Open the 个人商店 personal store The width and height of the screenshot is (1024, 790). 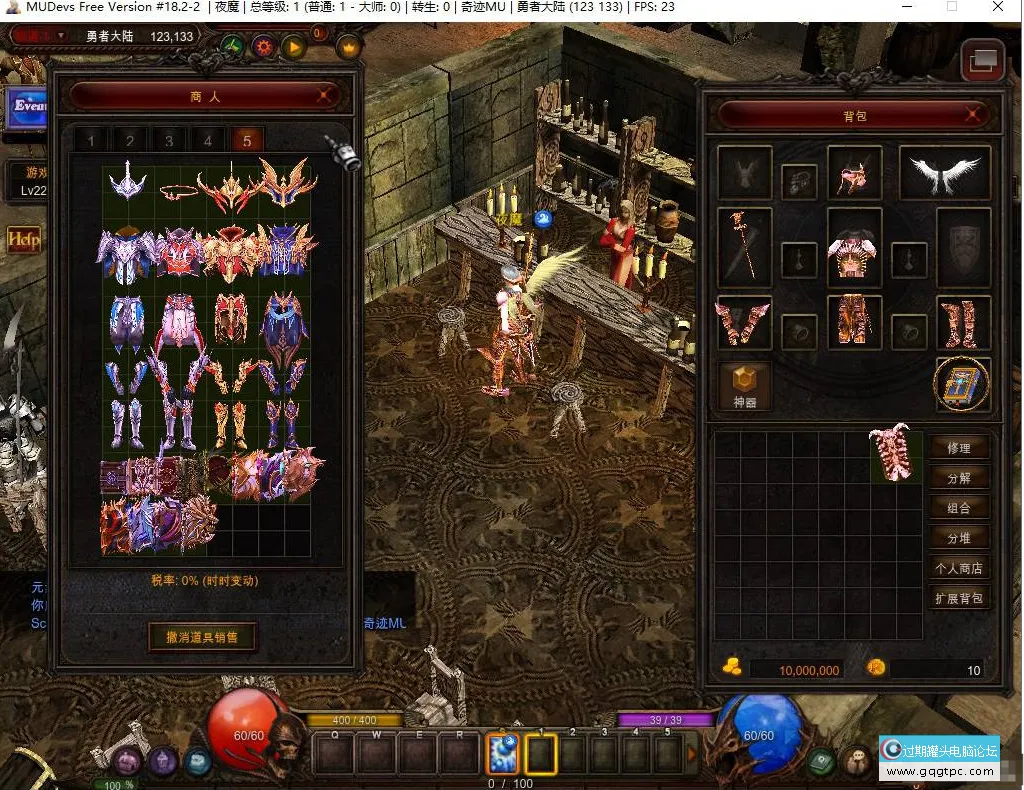pyautogui.click(x=958, y=568)
